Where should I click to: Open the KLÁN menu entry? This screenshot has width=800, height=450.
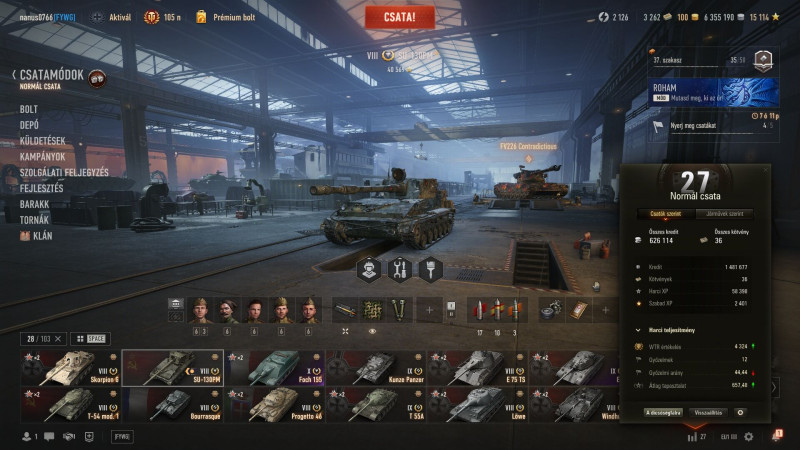[39, 236]
